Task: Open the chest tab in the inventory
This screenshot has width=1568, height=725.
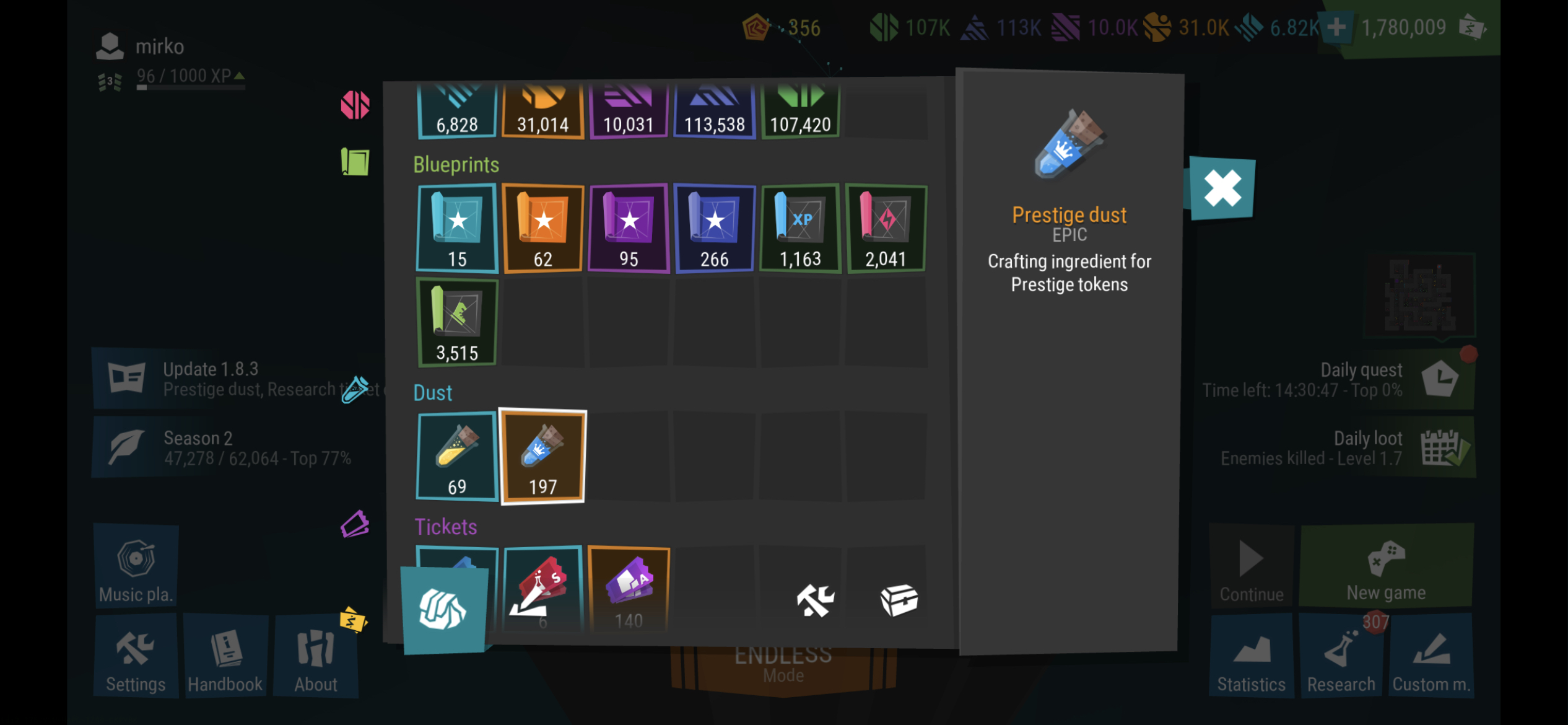Action: pyautogui.click(x=899, y=600)
